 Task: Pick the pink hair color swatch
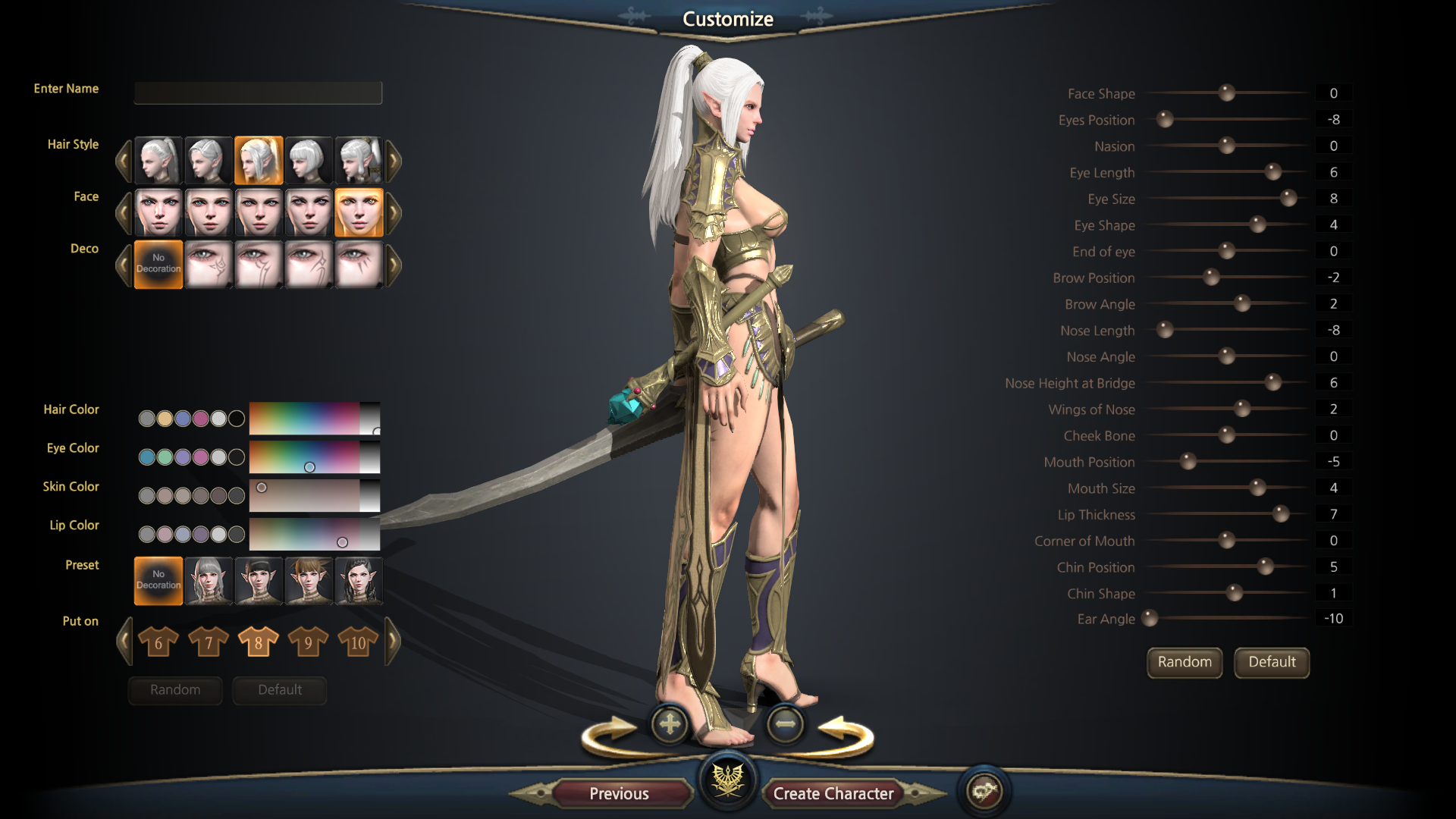point(201,419)
